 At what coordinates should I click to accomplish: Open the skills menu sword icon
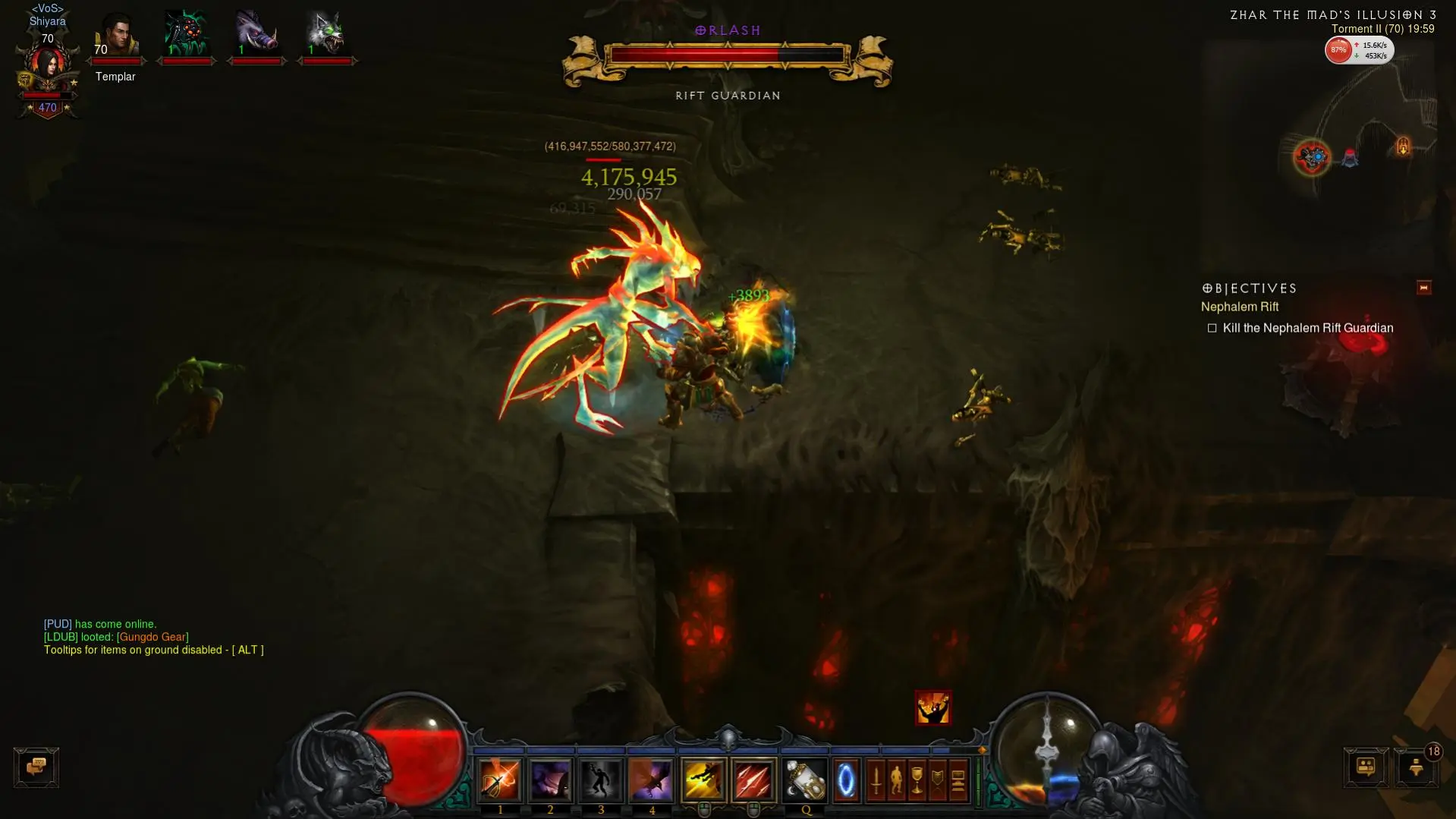(876, 780)
